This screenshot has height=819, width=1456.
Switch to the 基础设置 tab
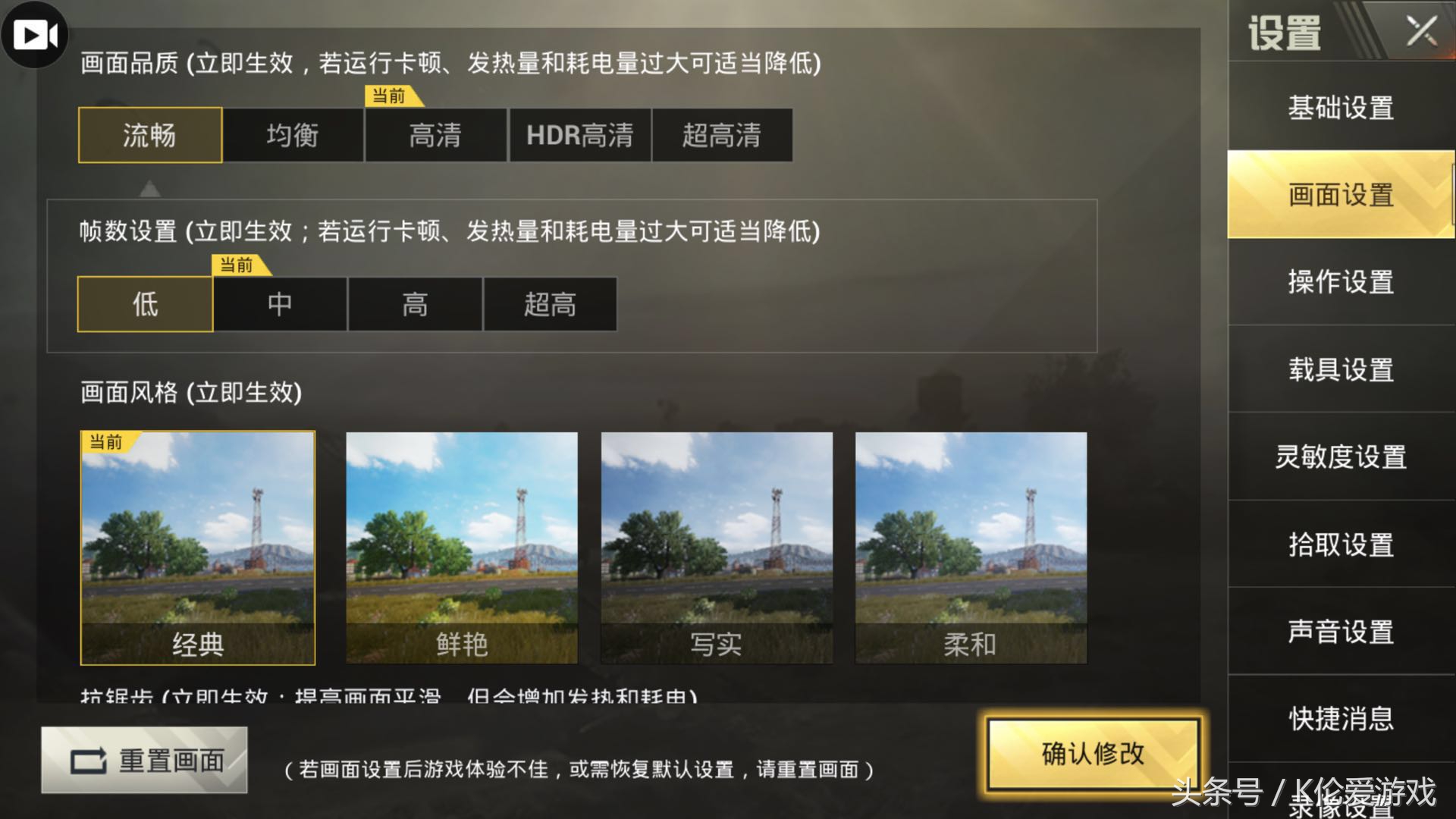[x=1338, y=108]
